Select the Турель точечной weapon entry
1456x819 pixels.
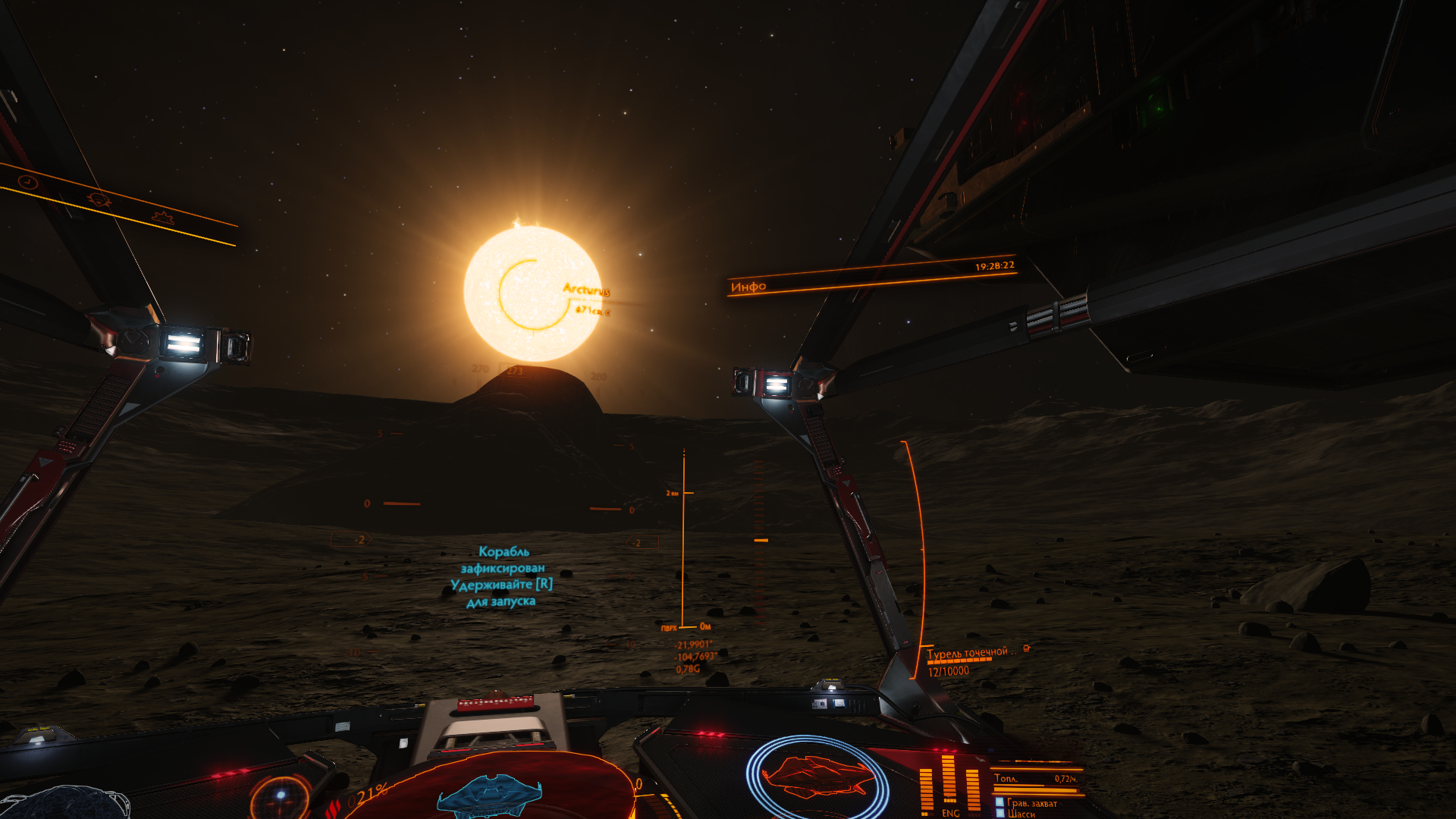point(971,653)
